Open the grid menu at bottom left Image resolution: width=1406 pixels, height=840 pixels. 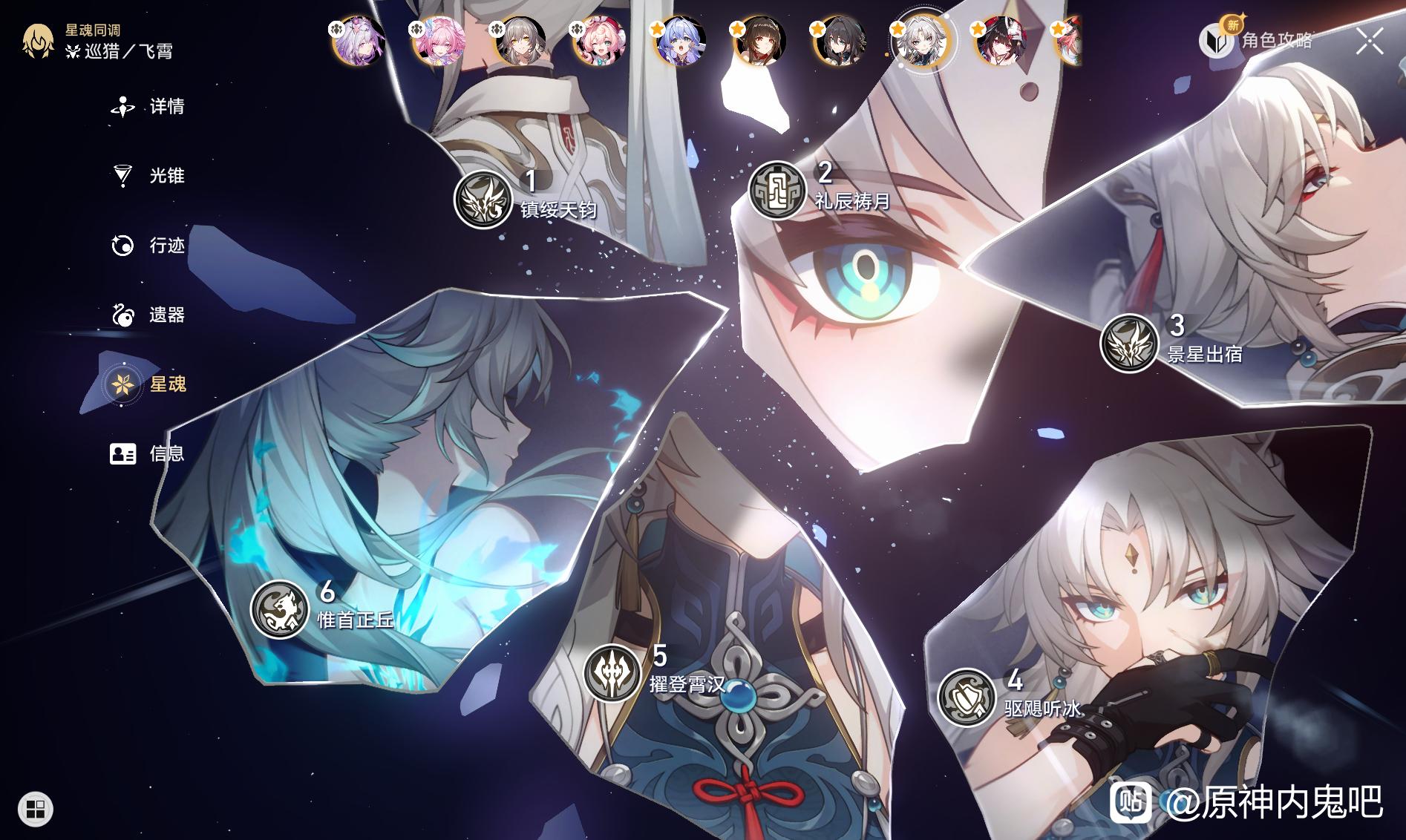tap(36, 808)
